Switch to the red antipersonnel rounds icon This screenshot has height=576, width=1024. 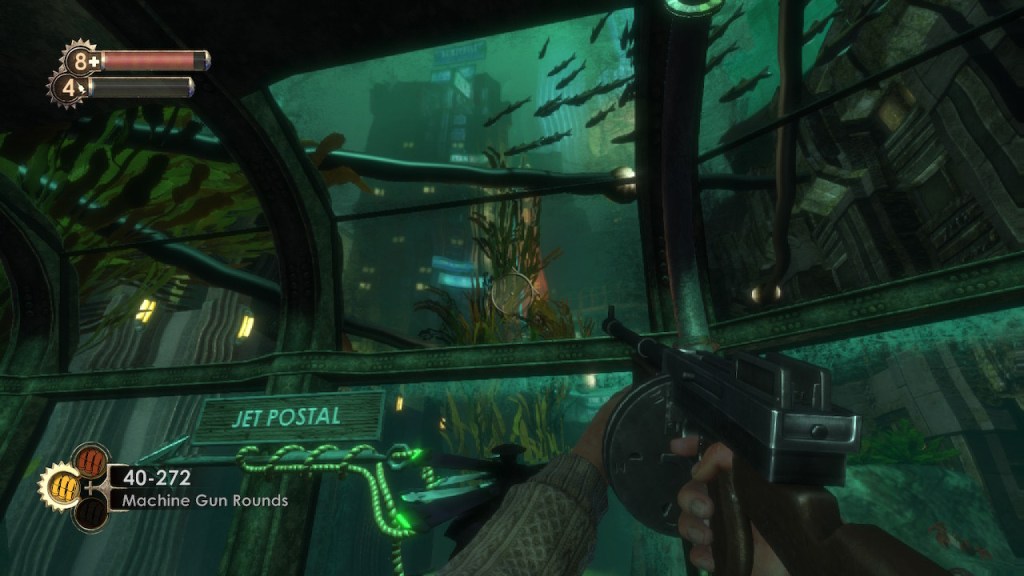(x=91, y=462)
